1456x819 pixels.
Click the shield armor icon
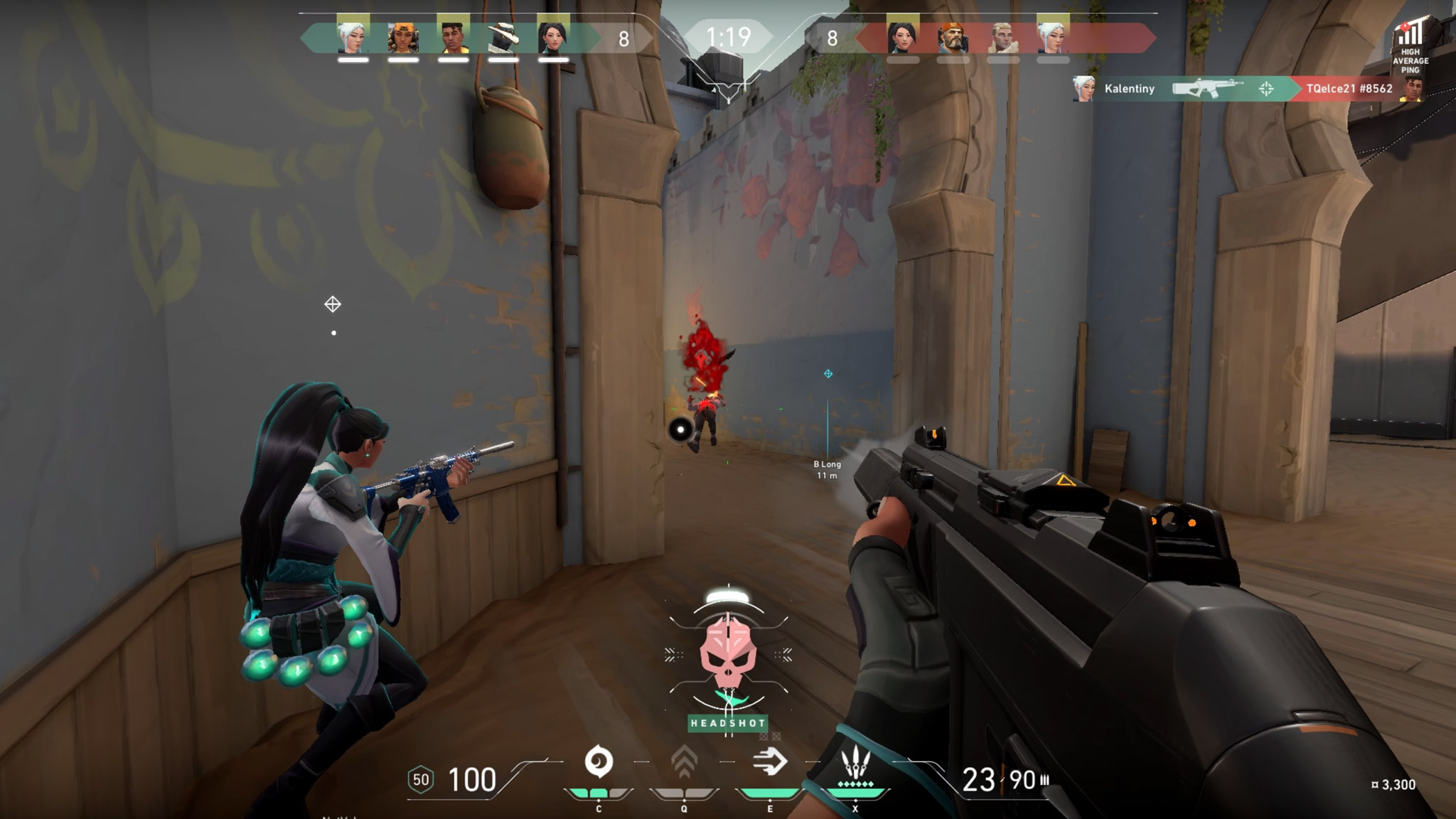tap(421, 780)
